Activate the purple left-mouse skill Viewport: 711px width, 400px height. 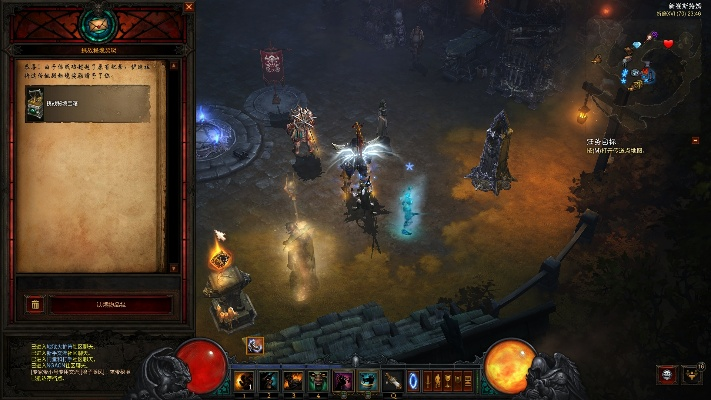(x=343, y=380)
